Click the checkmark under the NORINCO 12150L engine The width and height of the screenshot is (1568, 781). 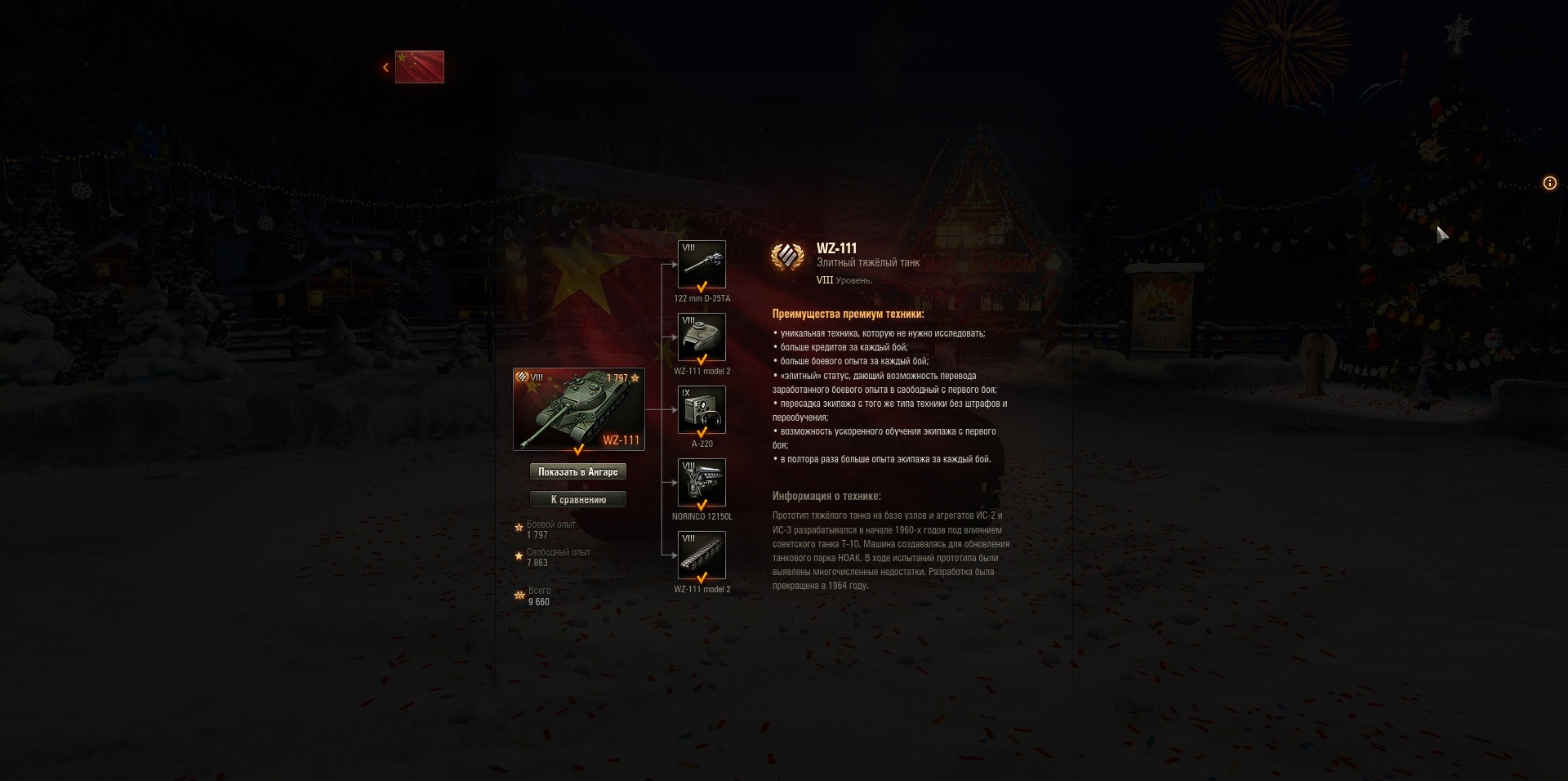[701, 504]
